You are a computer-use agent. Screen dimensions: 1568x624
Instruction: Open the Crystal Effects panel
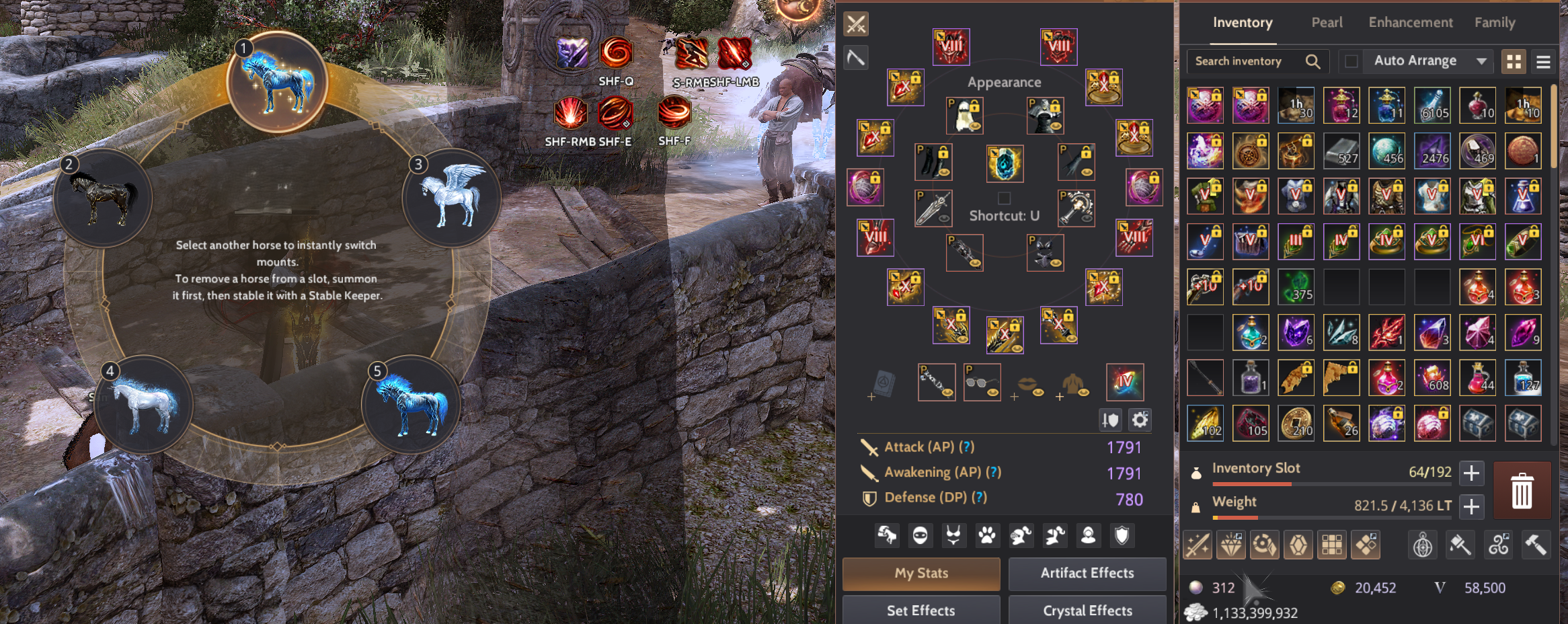coord(1087,610)
